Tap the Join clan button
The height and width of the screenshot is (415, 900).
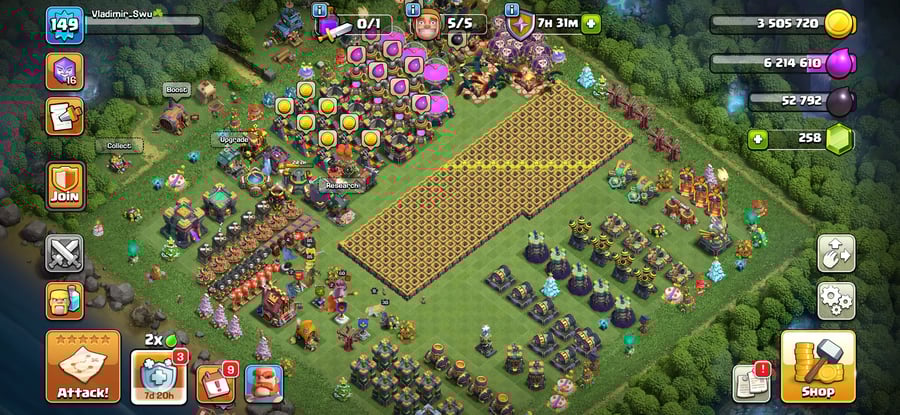pyautogui.click(x=64, y=186)
